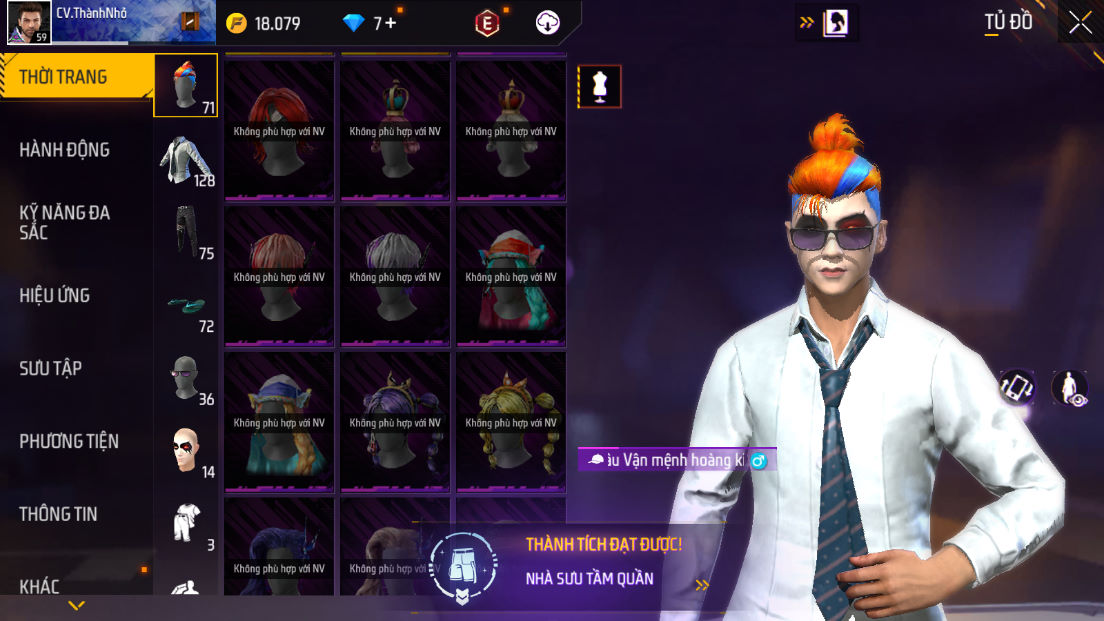Viewport: 1104px width, 621px height.
Task: Open the face paint subcategory with 14 items
Action: click(185, 451)
